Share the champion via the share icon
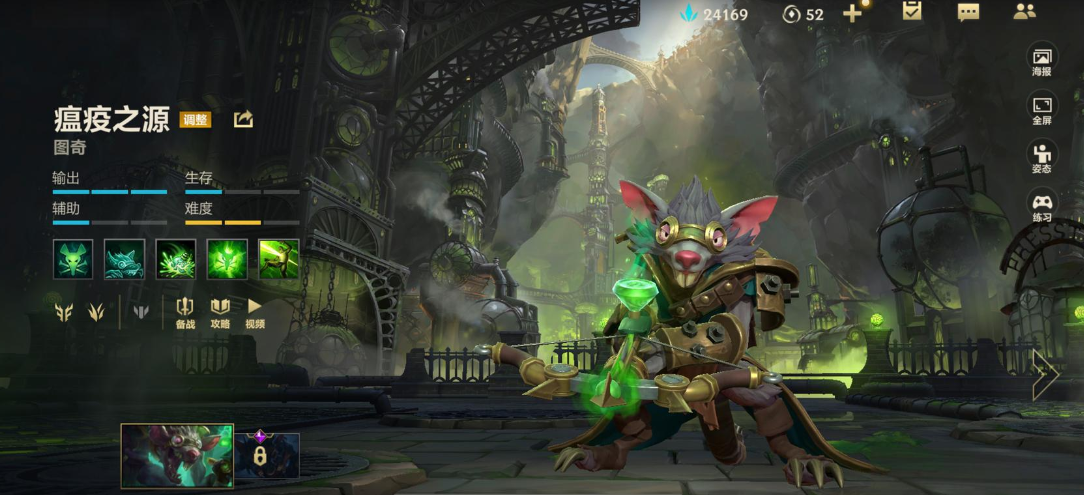Viewport: 1084px width, 495px height. (243, 120)
